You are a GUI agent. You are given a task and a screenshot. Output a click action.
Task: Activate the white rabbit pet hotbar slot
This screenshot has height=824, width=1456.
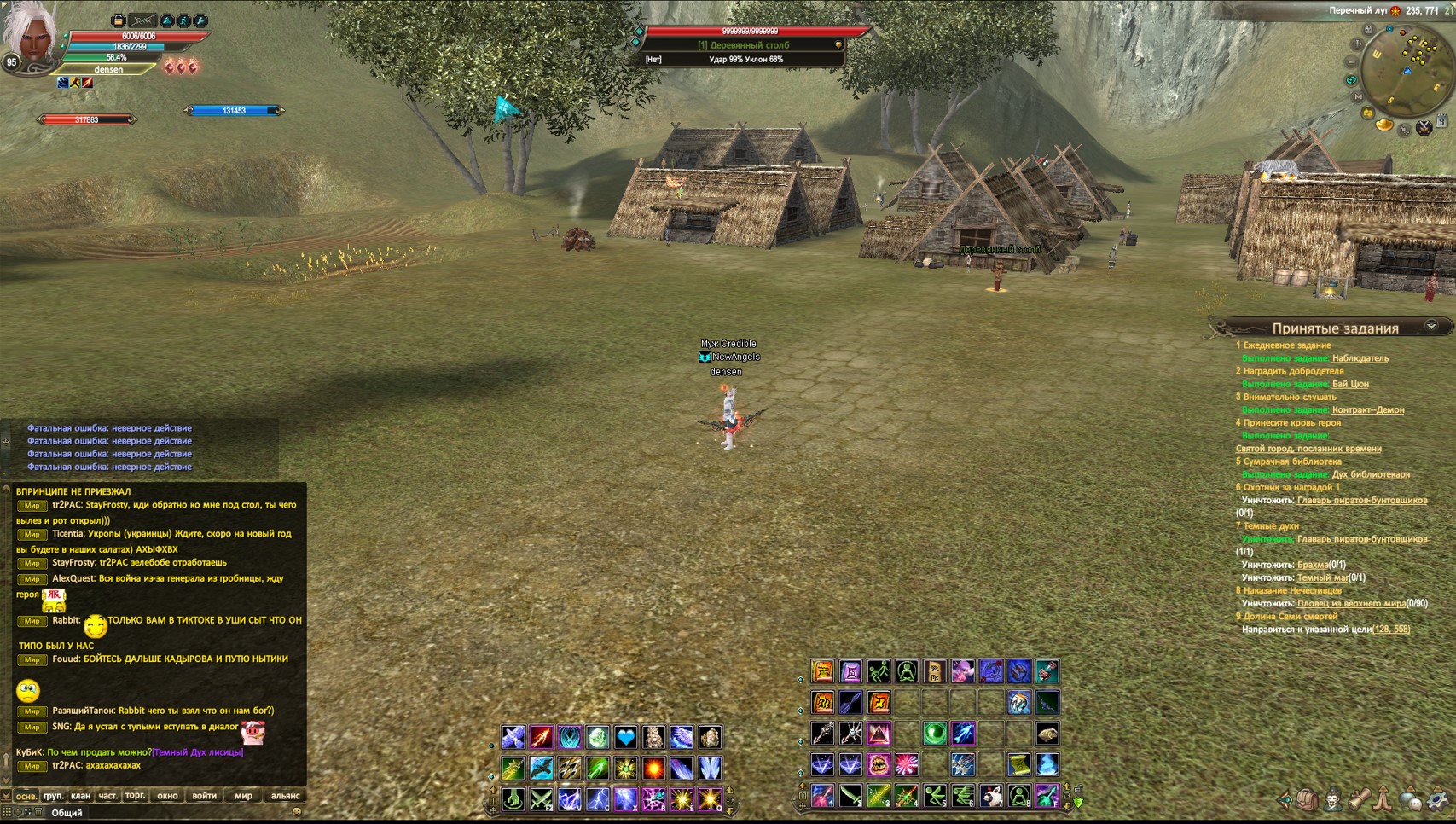pyautogui.click(x=990, y=797)
